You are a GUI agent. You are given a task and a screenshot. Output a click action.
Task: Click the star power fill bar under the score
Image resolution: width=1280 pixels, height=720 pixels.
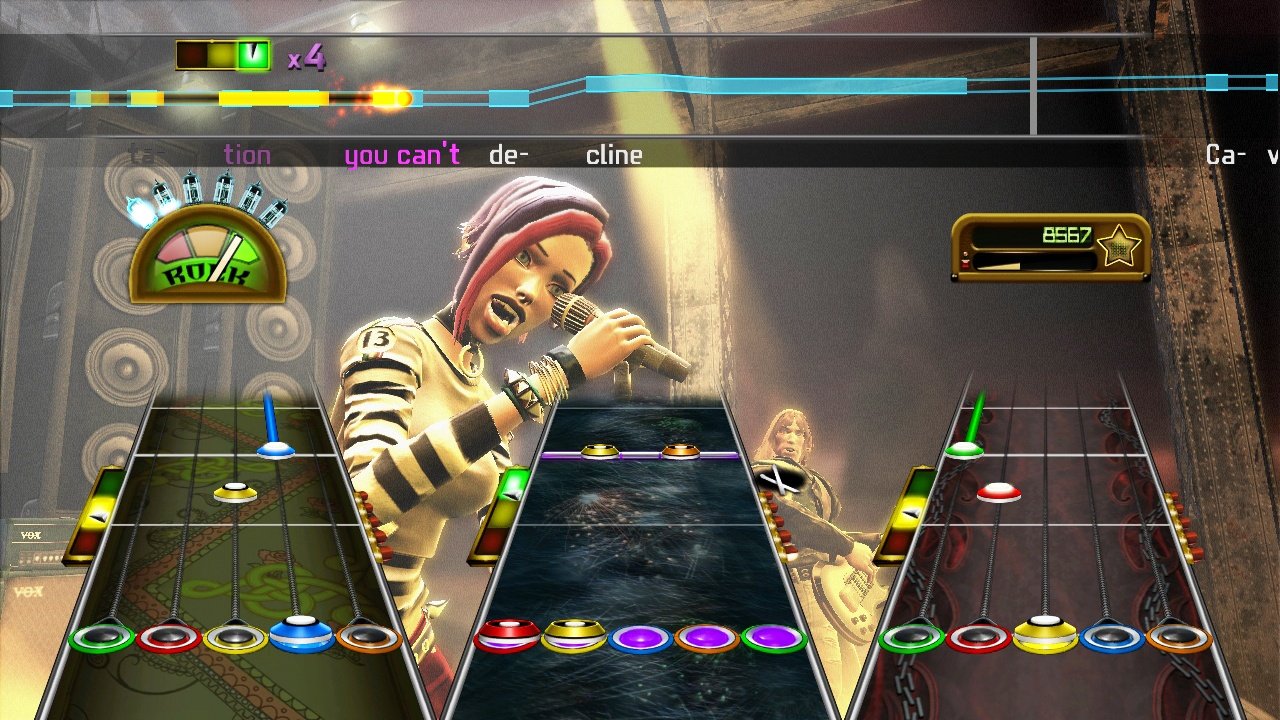coord(1030,260)
